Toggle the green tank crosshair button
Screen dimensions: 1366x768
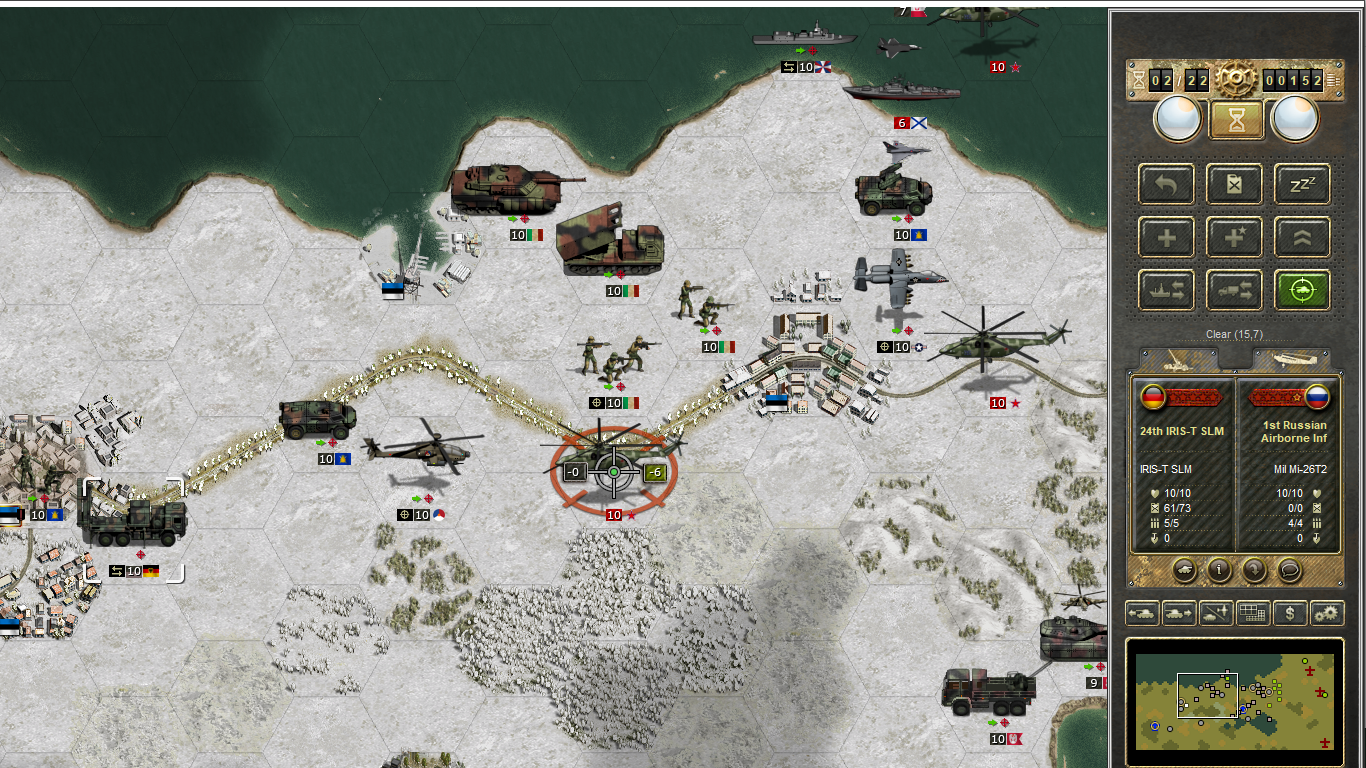[x=1302, y=290]
